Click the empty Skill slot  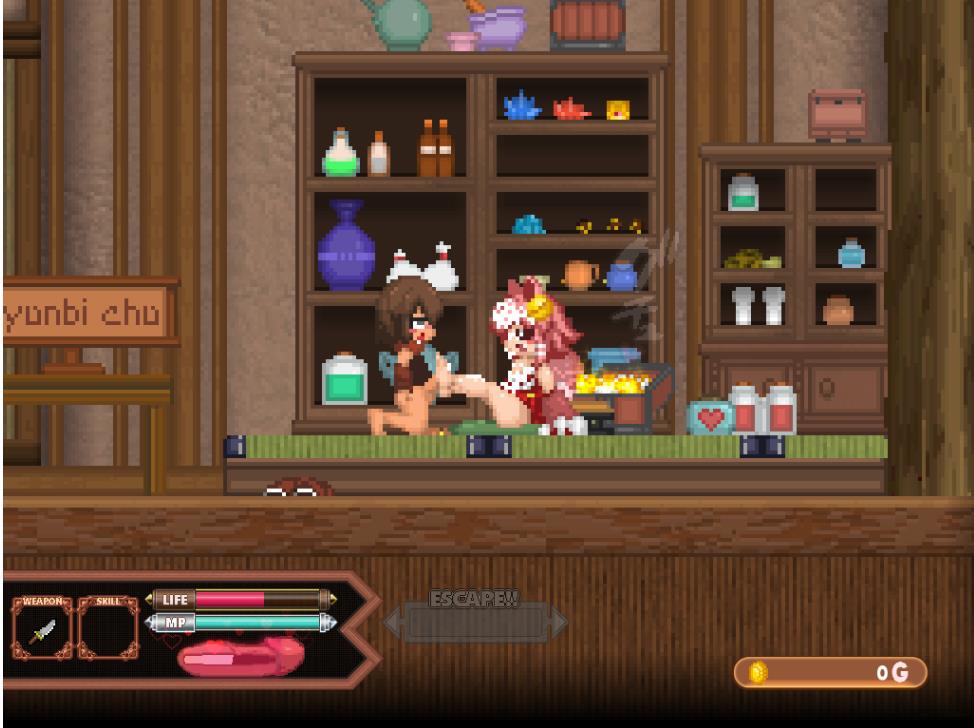(x=108, y=630)
